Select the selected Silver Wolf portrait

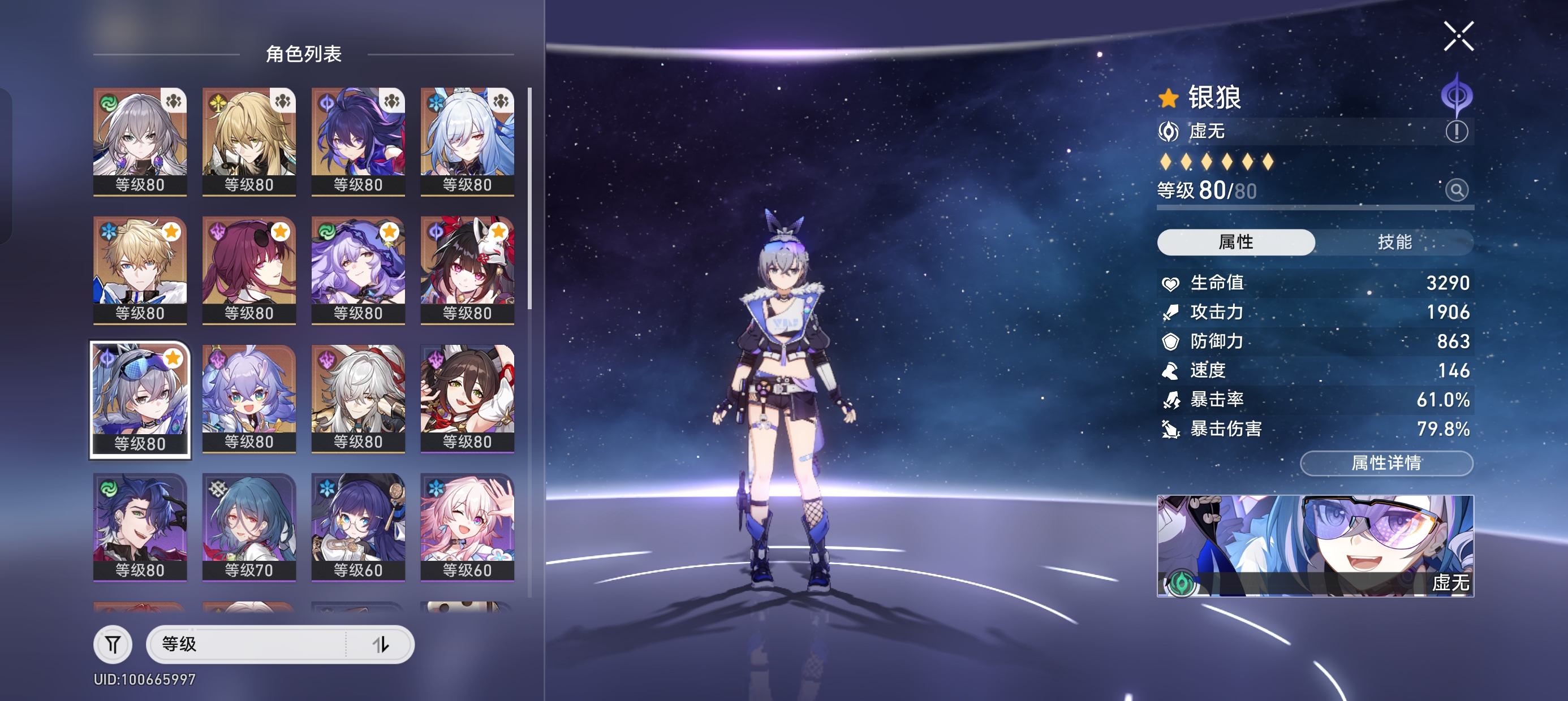pyautogui.click(x=140, y=399)
